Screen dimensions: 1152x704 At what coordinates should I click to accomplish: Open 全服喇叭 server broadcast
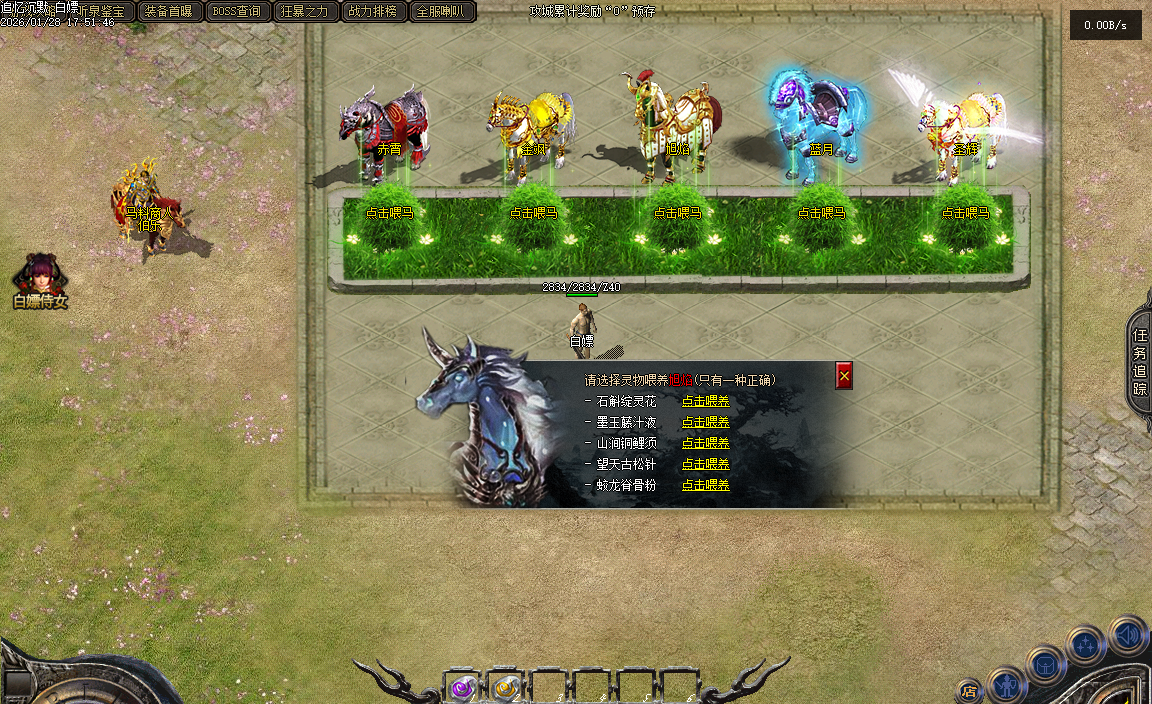(442, 11)
